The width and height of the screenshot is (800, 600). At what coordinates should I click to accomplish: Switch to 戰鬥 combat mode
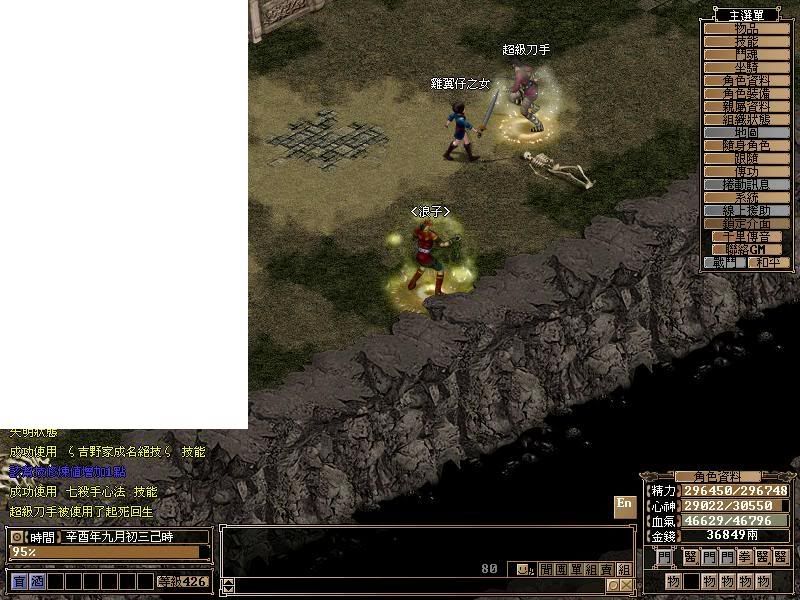point(724,262)
